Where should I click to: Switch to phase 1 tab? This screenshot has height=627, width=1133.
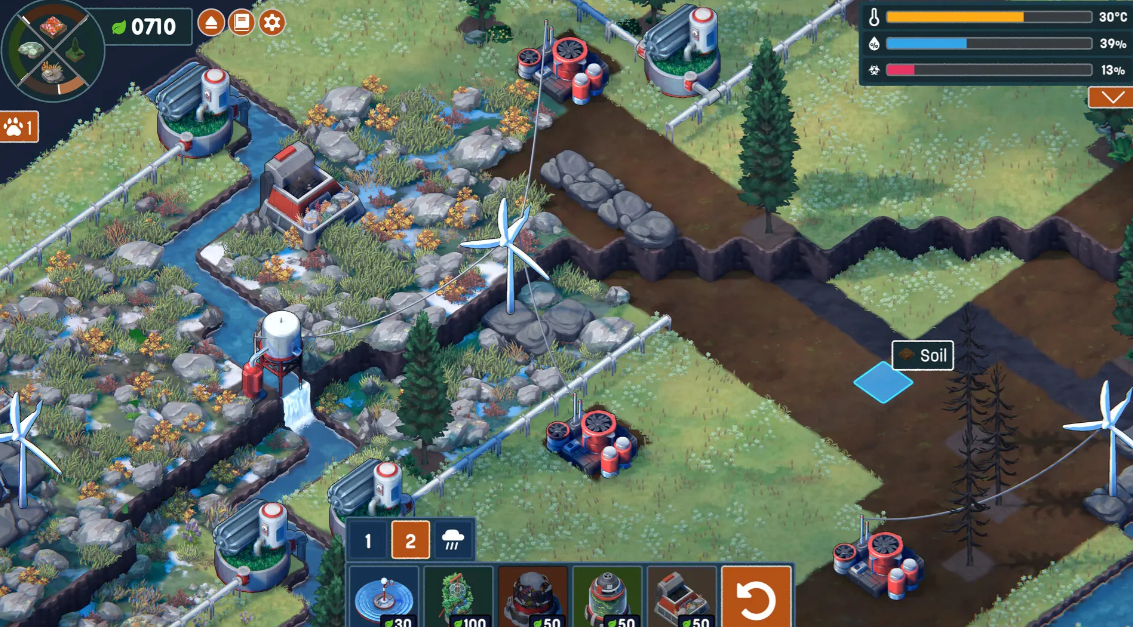368,541
